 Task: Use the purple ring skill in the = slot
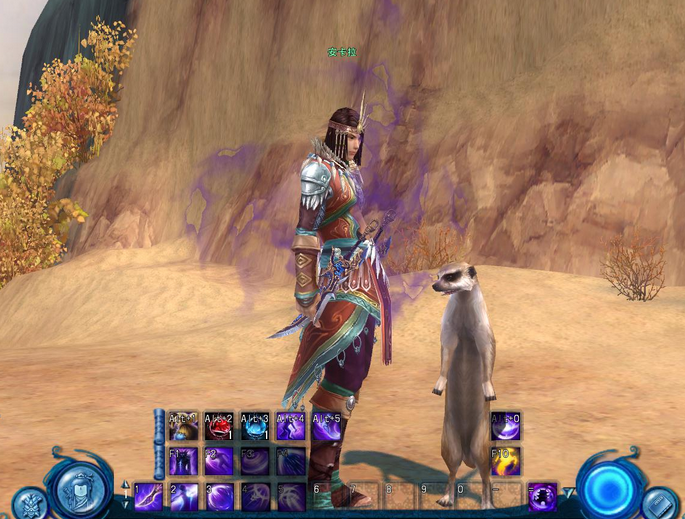(x=542, y=496)
